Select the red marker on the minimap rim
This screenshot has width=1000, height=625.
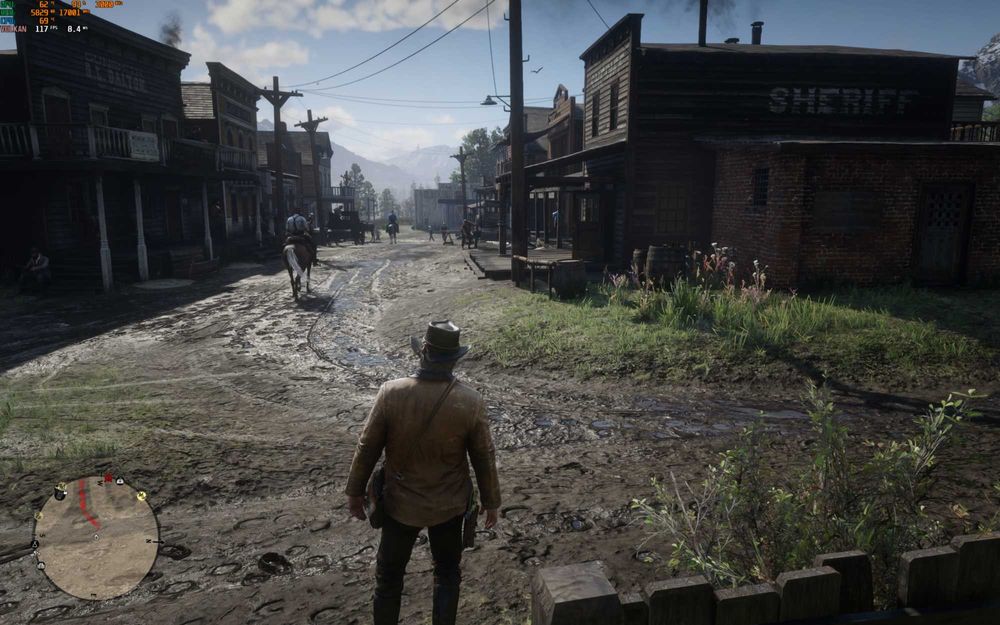point(107,478)
